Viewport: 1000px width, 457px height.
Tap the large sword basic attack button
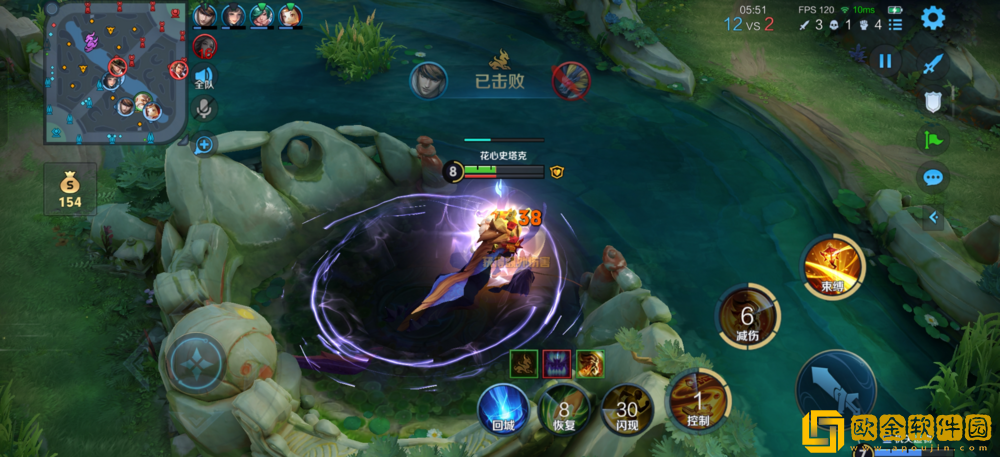pyautogui.click(x=836, y=392)
